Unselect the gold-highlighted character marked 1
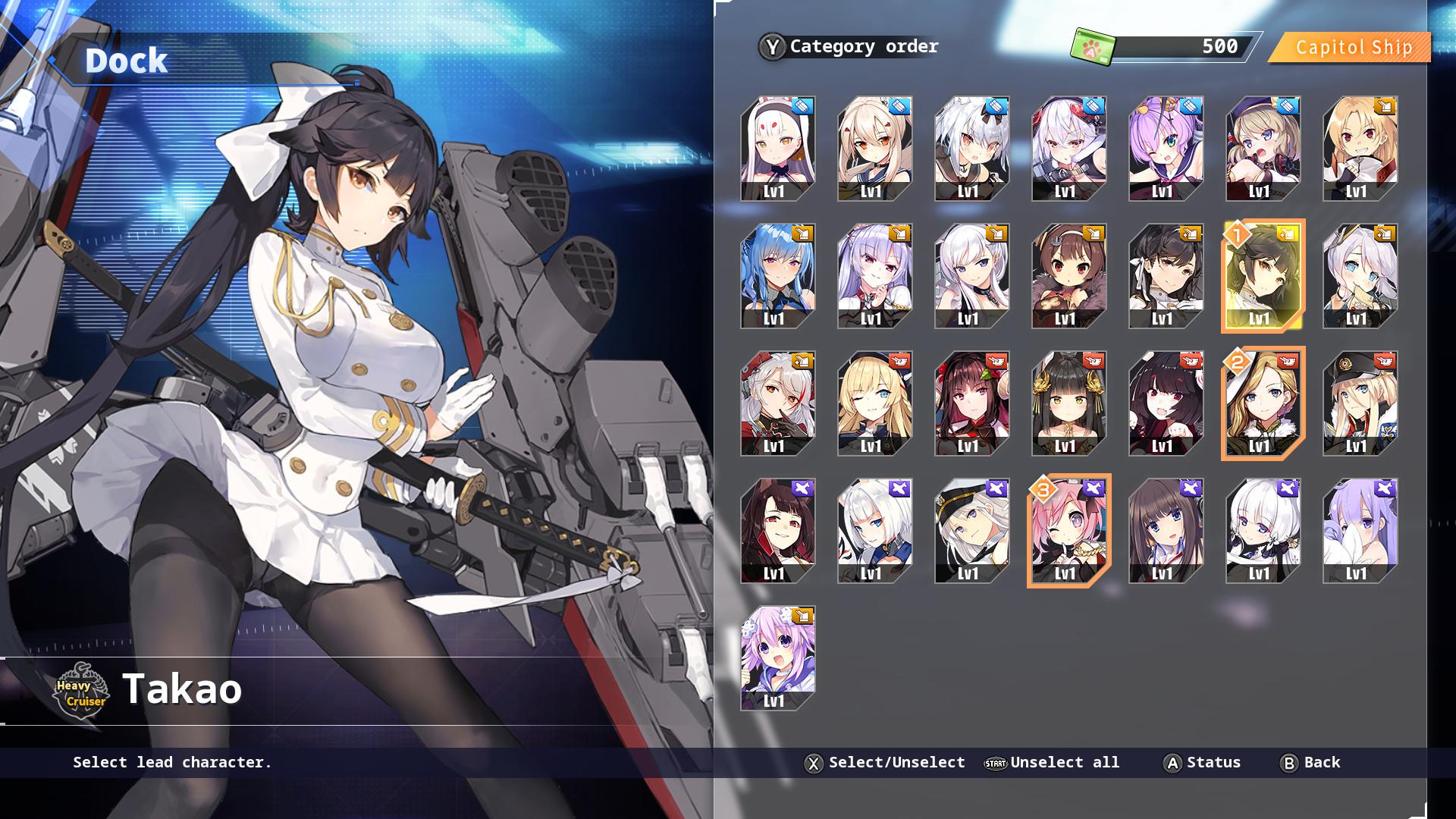 tap(1261, 277)
